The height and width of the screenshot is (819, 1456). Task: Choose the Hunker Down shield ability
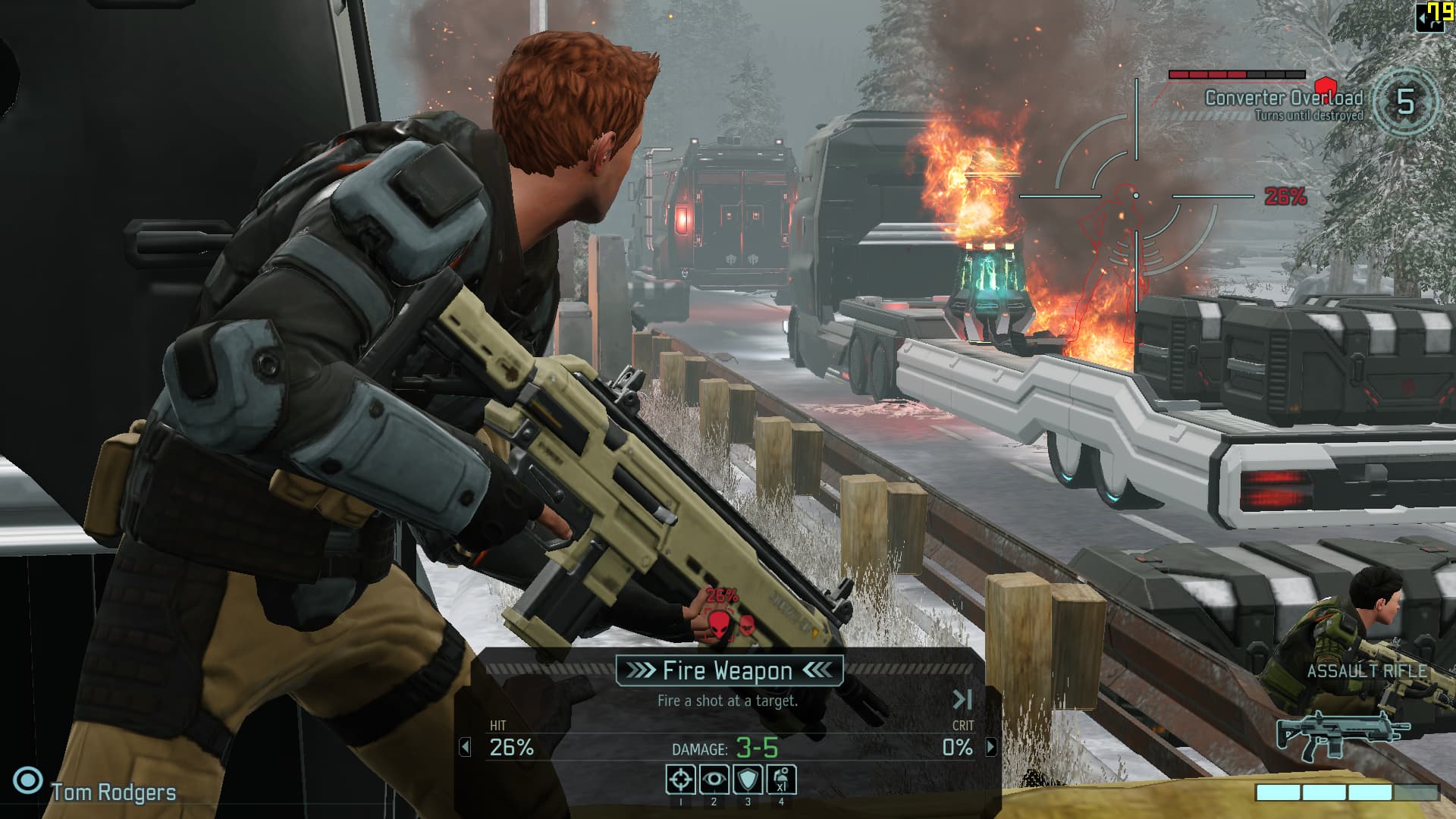click(748, 780)
